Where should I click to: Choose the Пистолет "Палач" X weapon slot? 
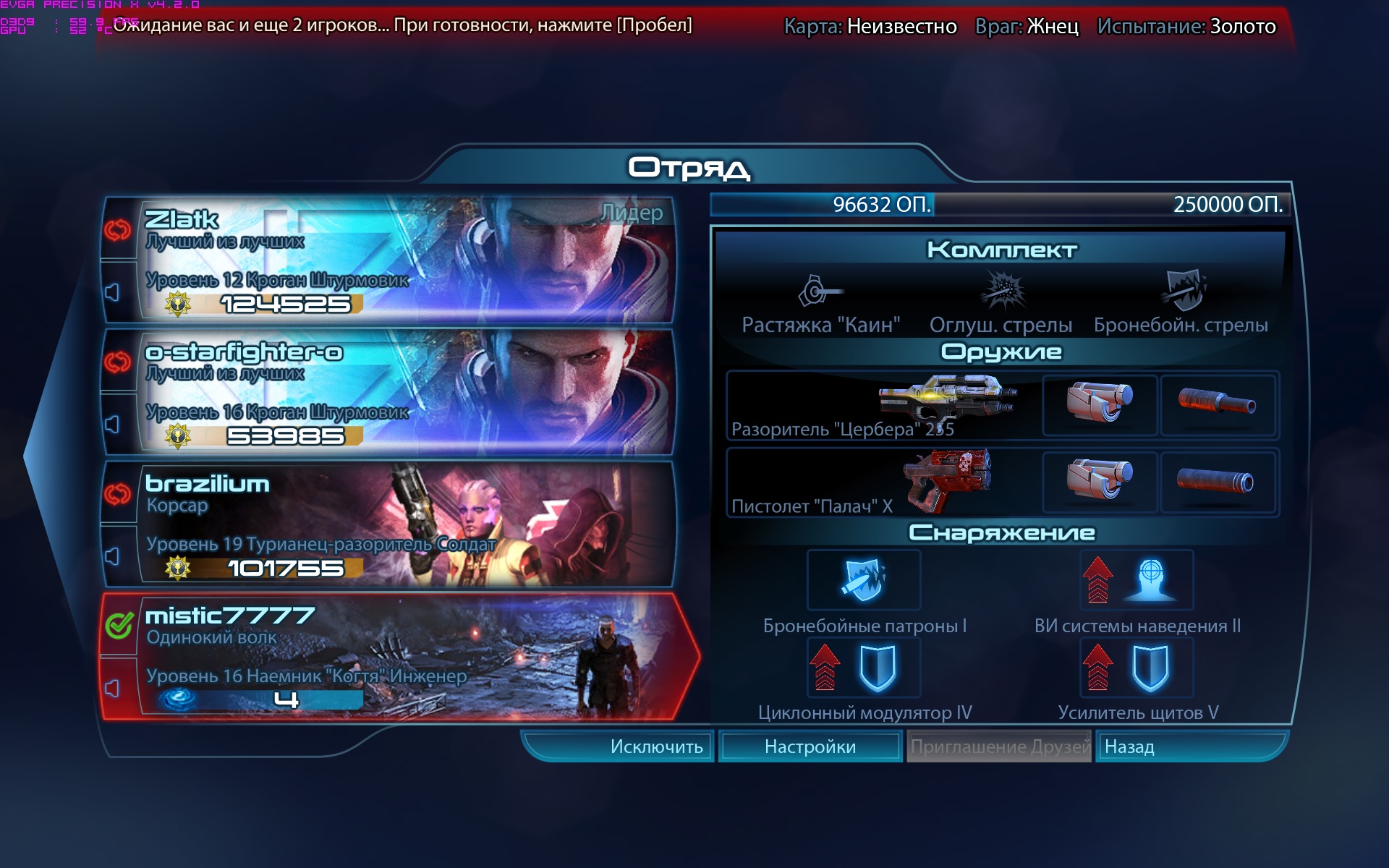pyautogui.click(x=883, y=482)
